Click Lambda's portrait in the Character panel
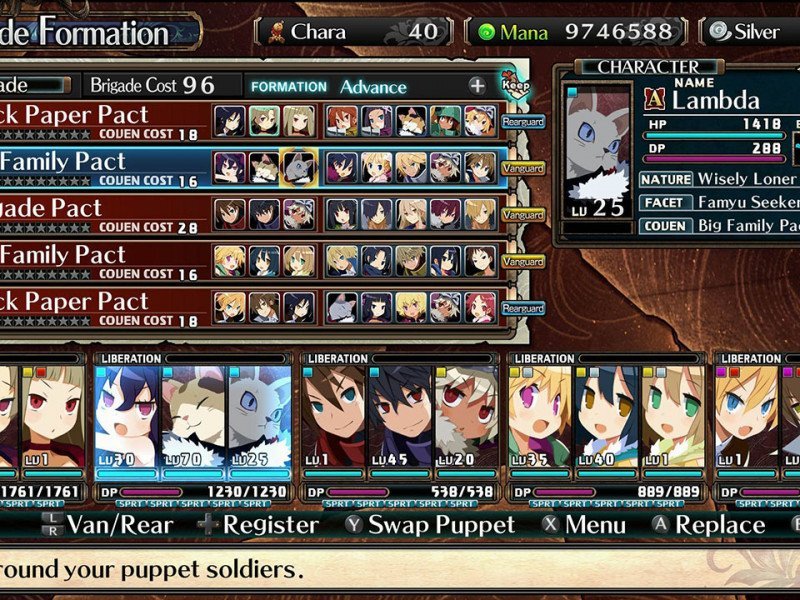Screen dimensions: 800x600 [x=598, y=160]
